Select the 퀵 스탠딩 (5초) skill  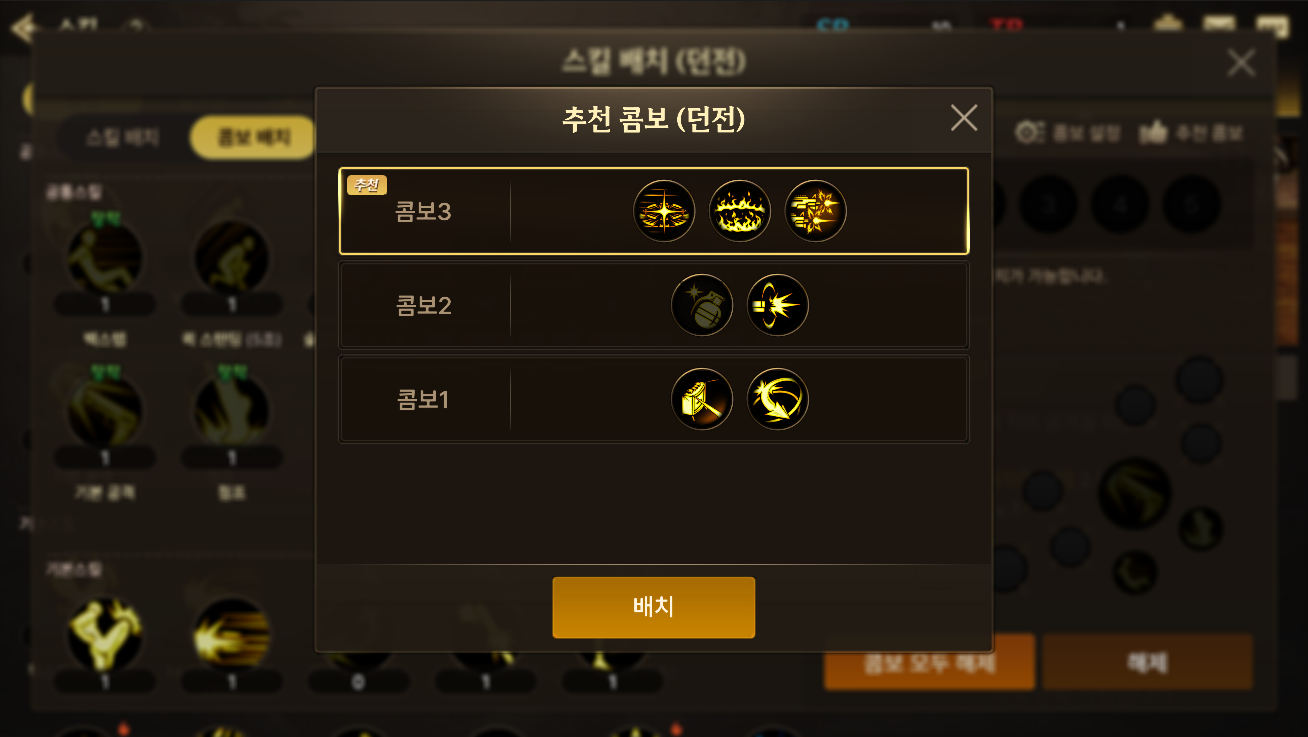pyautogui.click(x=231, y=257)
